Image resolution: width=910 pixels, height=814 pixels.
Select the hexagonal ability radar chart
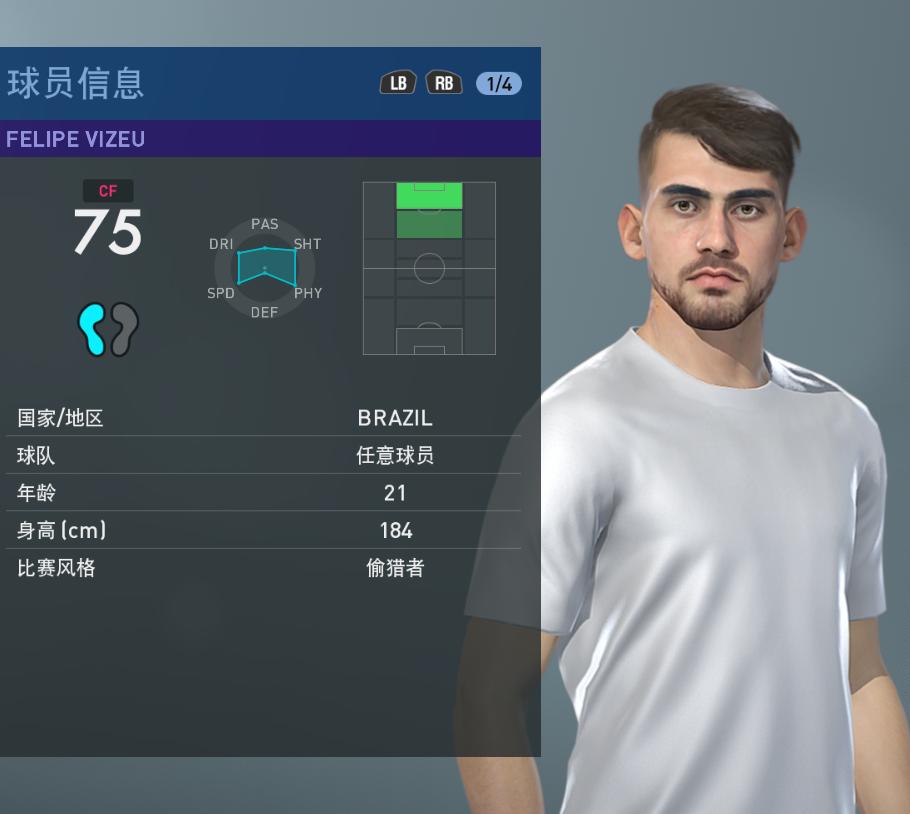click(x=265, y=268)
